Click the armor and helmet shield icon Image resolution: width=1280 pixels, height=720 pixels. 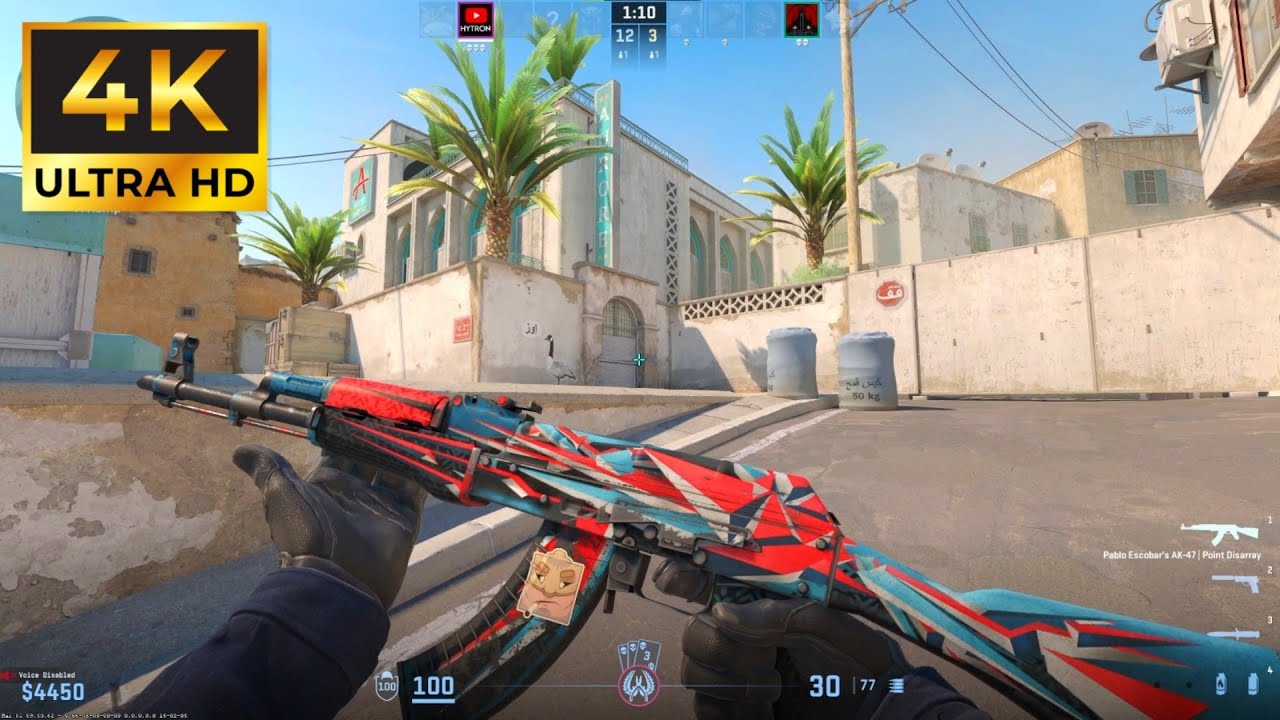coord(386,687)
